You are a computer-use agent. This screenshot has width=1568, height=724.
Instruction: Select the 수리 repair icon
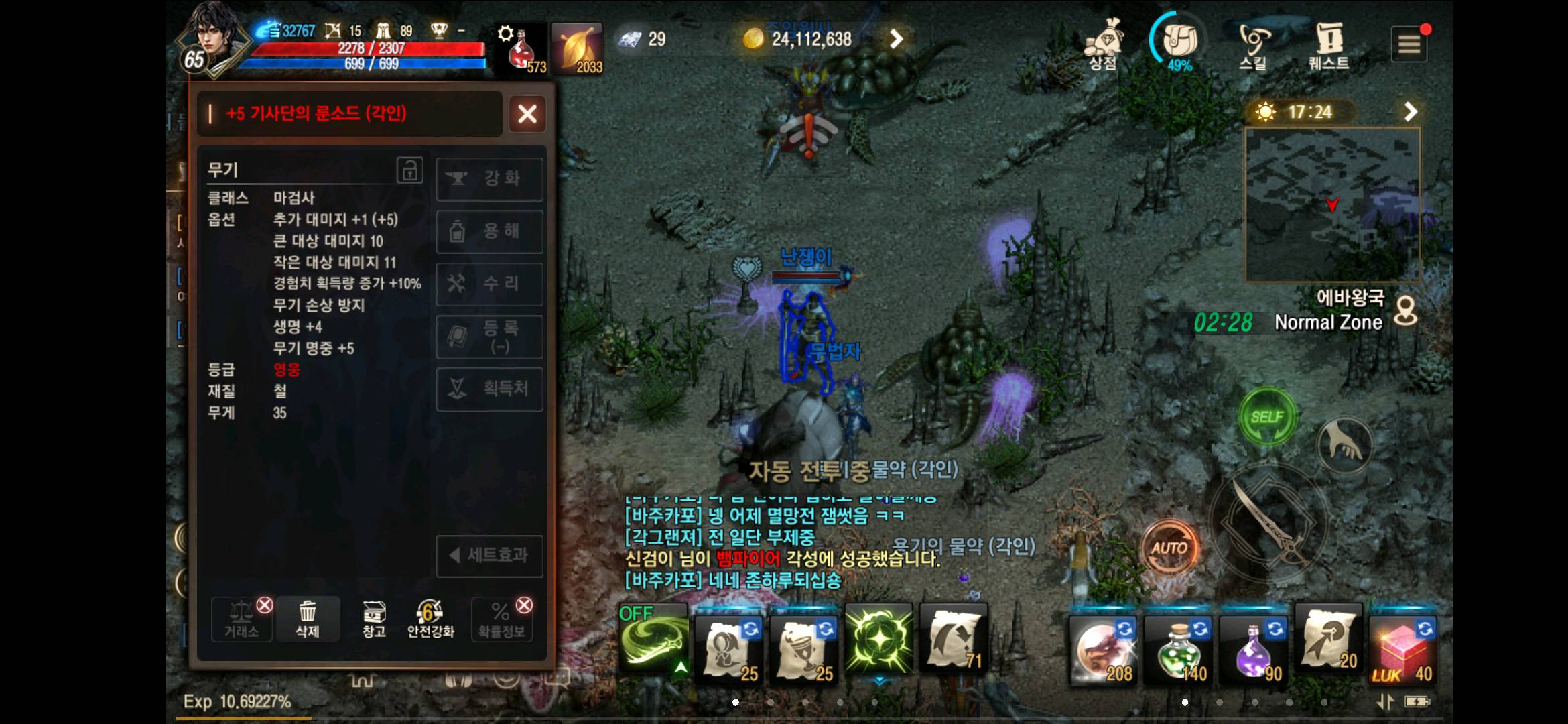coord(490,284)
